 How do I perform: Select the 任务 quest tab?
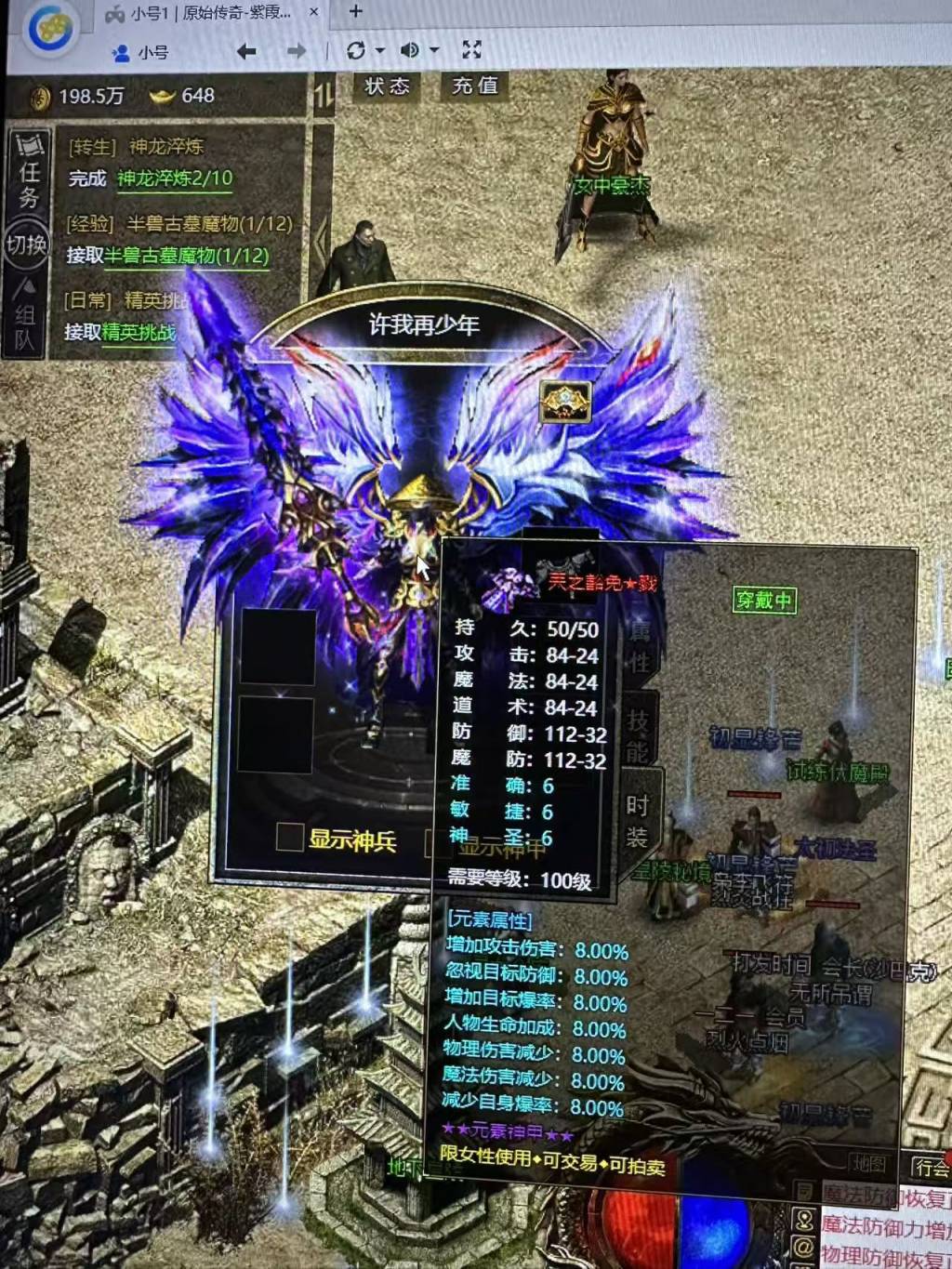(28, 170)
